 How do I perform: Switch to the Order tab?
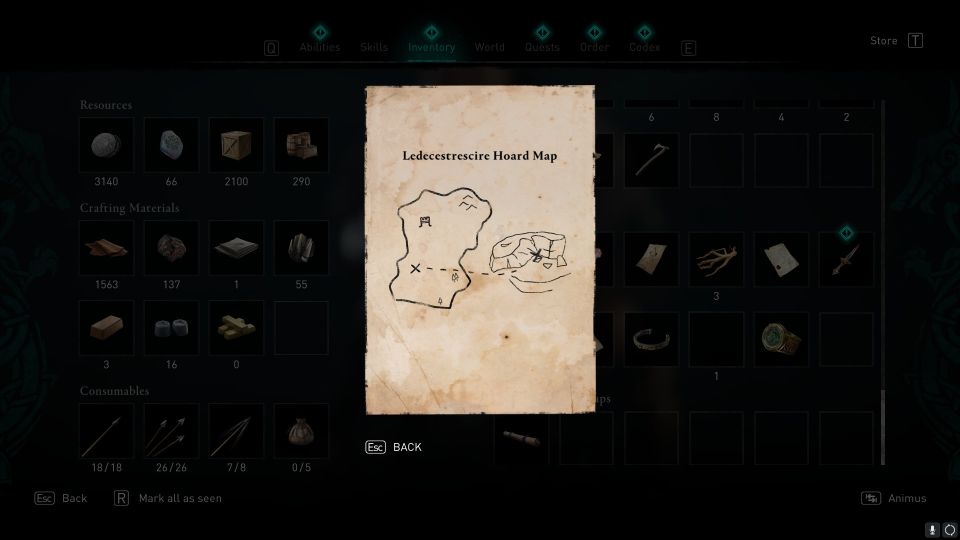[x=594, y=47]
